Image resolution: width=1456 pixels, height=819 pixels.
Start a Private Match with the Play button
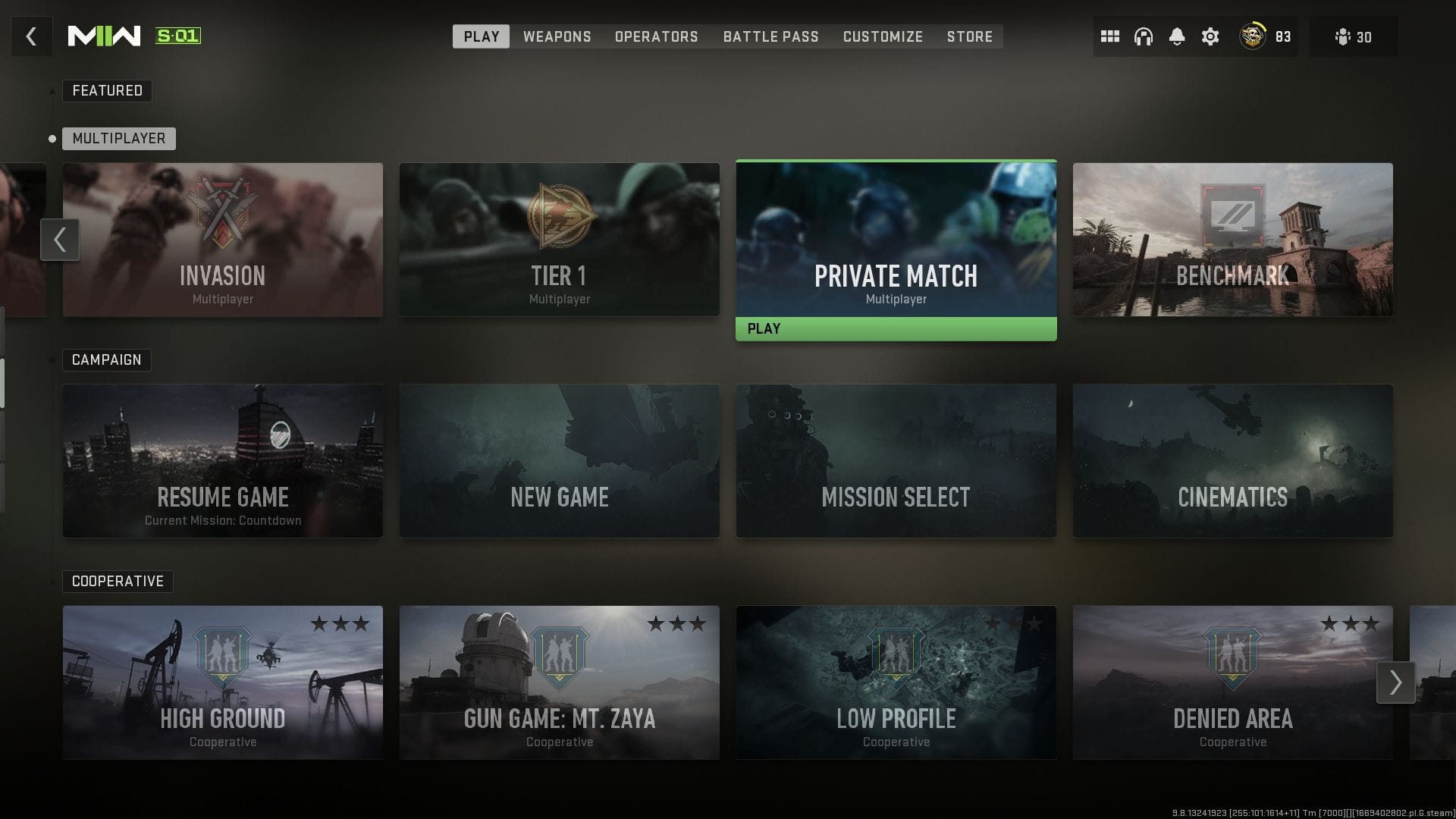coord(896,328)
